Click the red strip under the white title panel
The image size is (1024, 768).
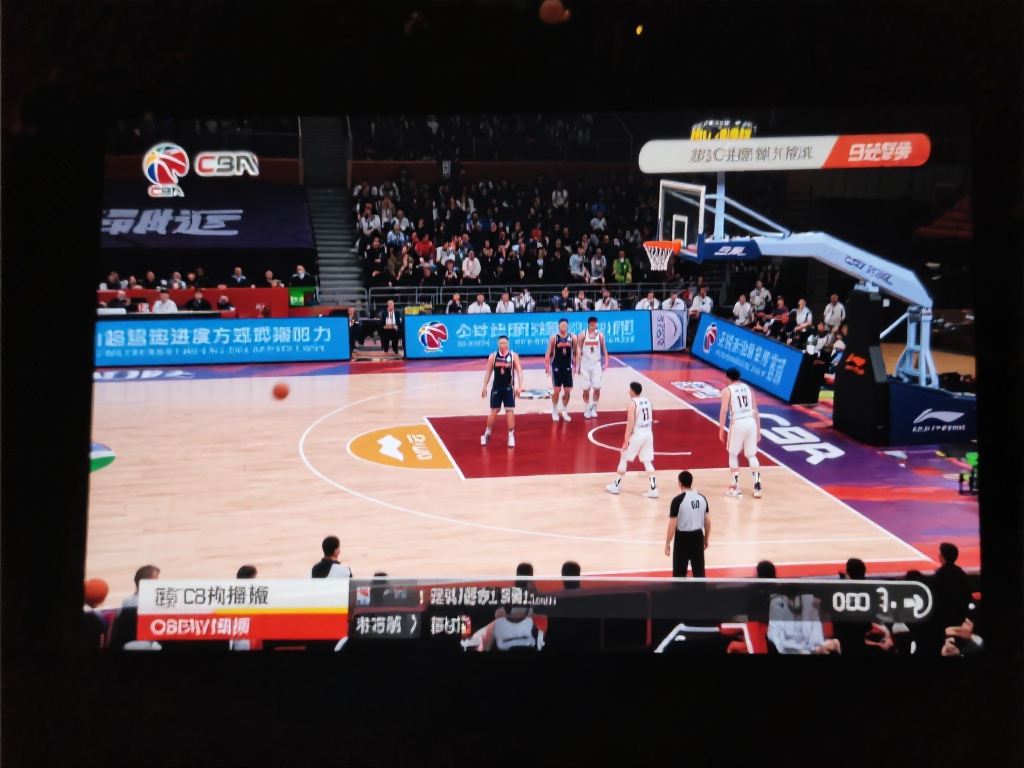[x=241, y=626]
